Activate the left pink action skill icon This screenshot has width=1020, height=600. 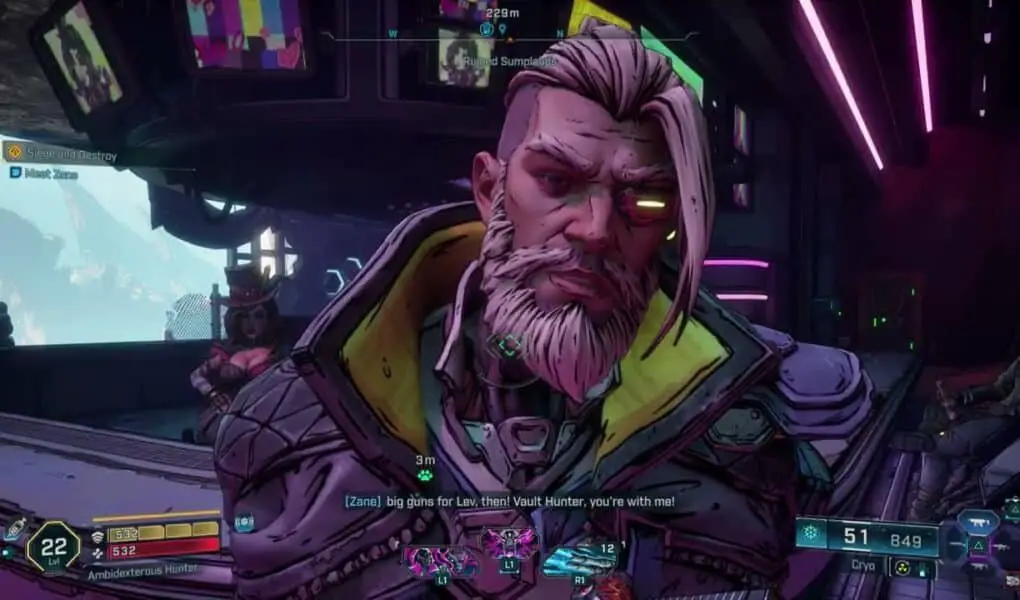click(441, 559)
